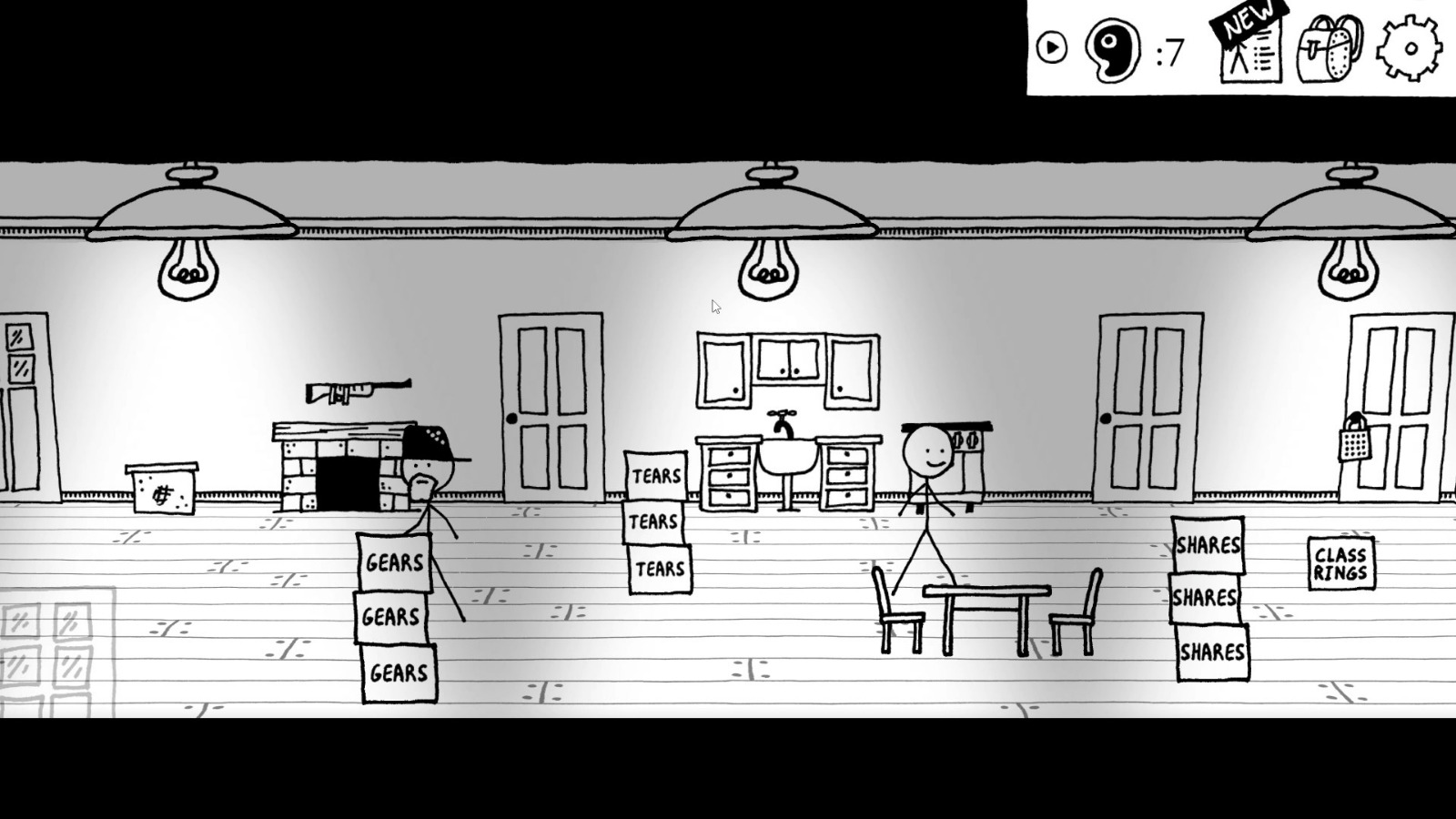This screenshot has height=819, width=1456.
Task: Click the meat counter showing :7
Action: [1168, 52]
